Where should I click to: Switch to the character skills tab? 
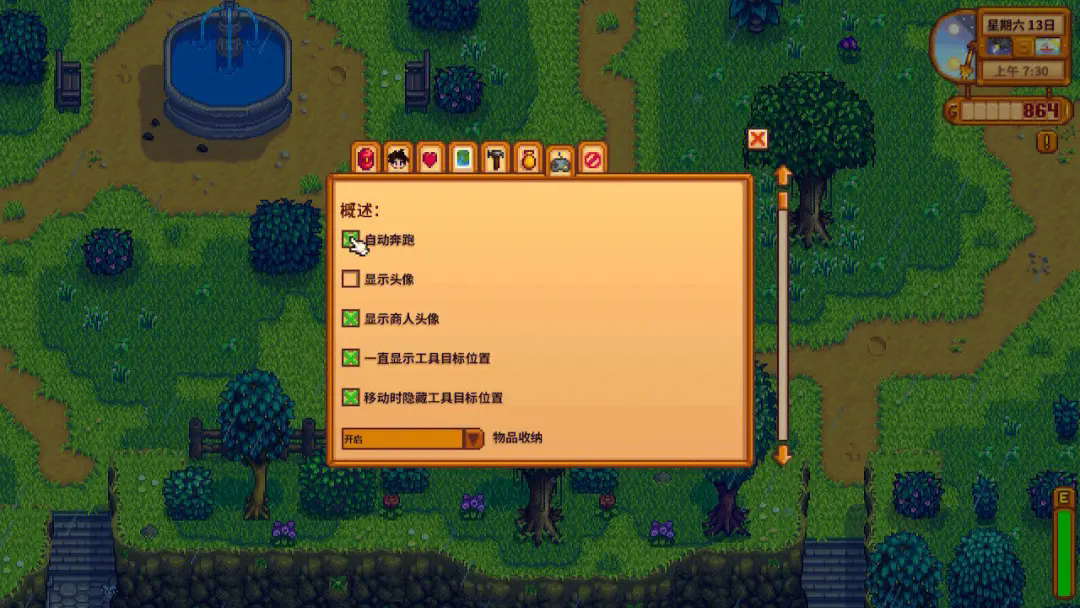pos(399,159)
